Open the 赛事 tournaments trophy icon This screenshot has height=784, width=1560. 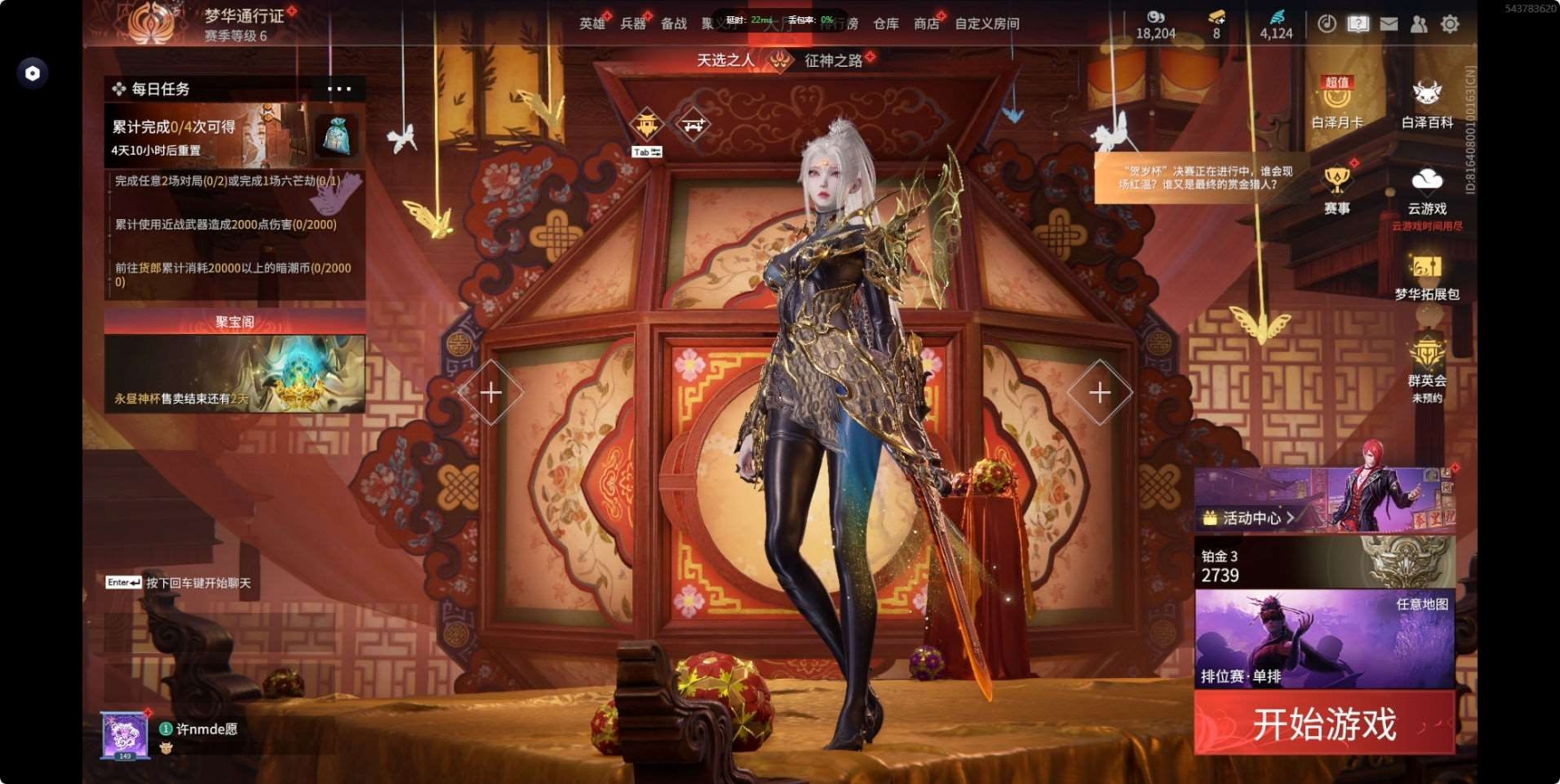pyautogui.click(x=1336, y=189)
